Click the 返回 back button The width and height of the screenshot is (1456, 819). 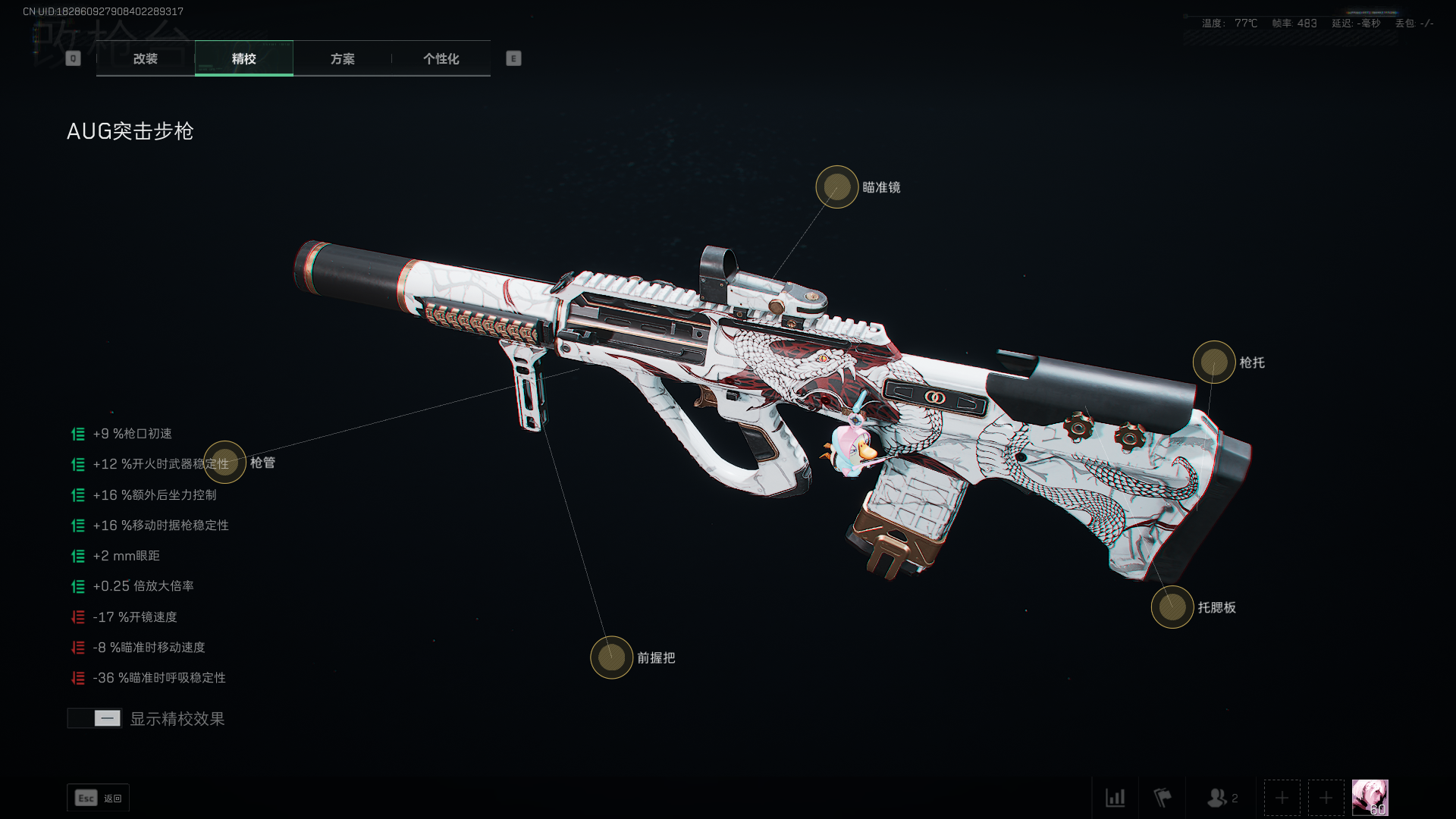98,798
